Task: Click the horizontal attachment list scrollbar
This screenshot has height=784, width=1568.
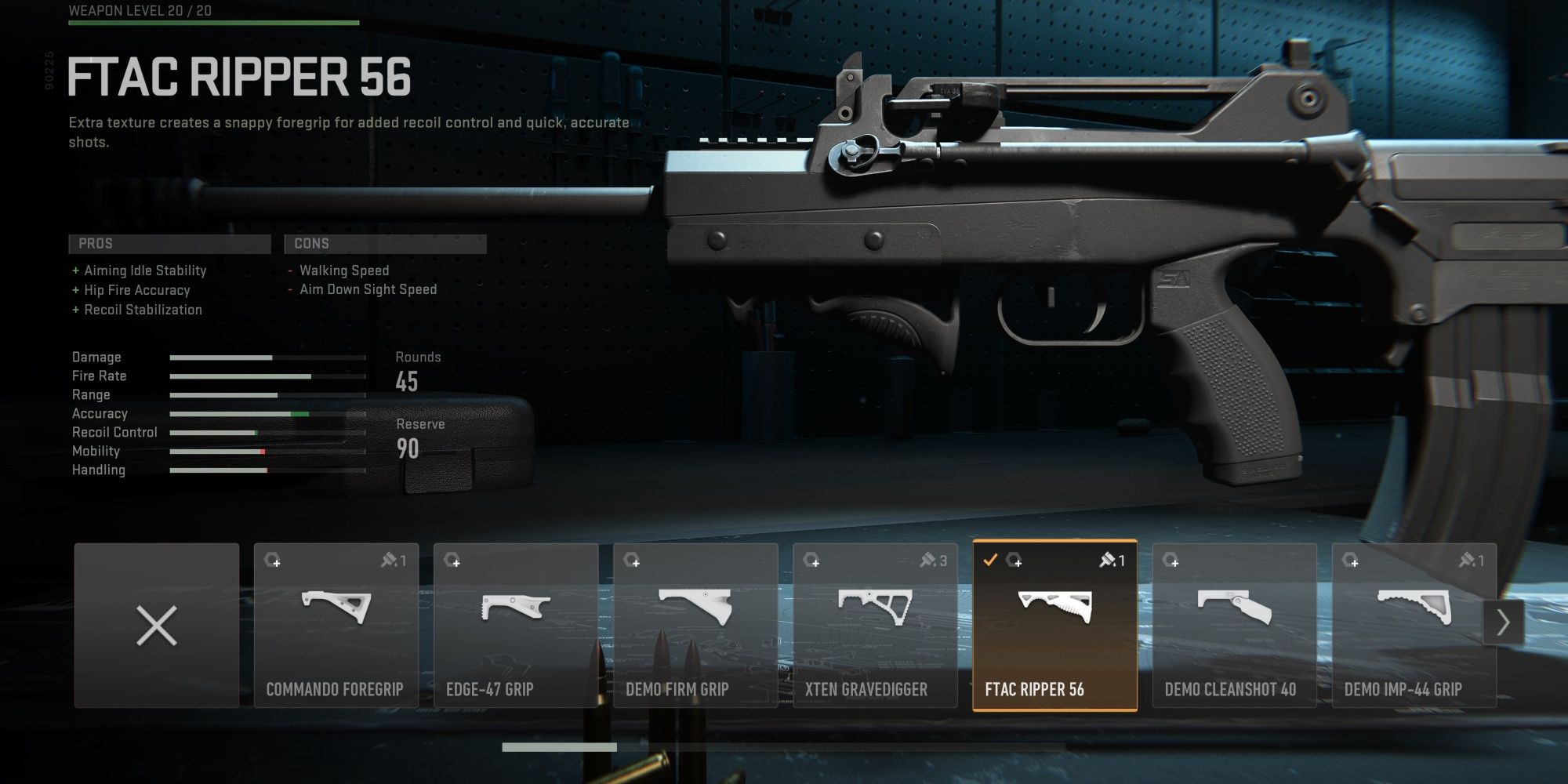Action: (559, 748)
